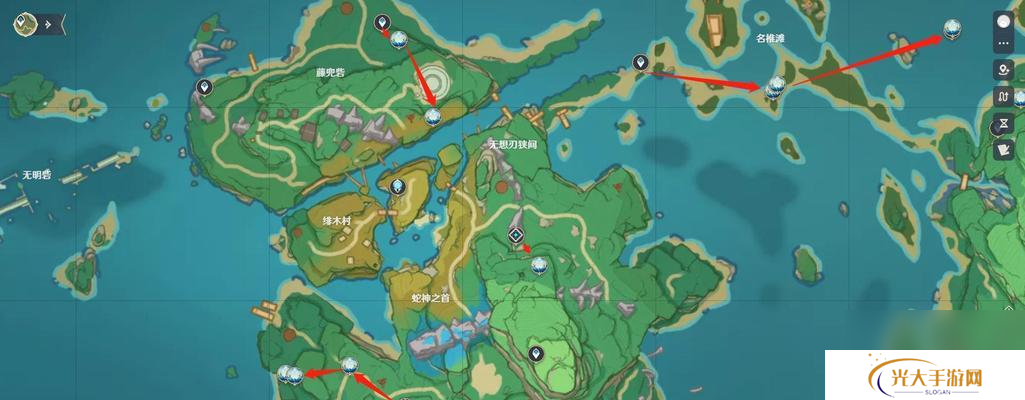Screen dimensions: 1025x400
Task: Open the bottom book icon in sidebar
Action: pos(1003,151)
